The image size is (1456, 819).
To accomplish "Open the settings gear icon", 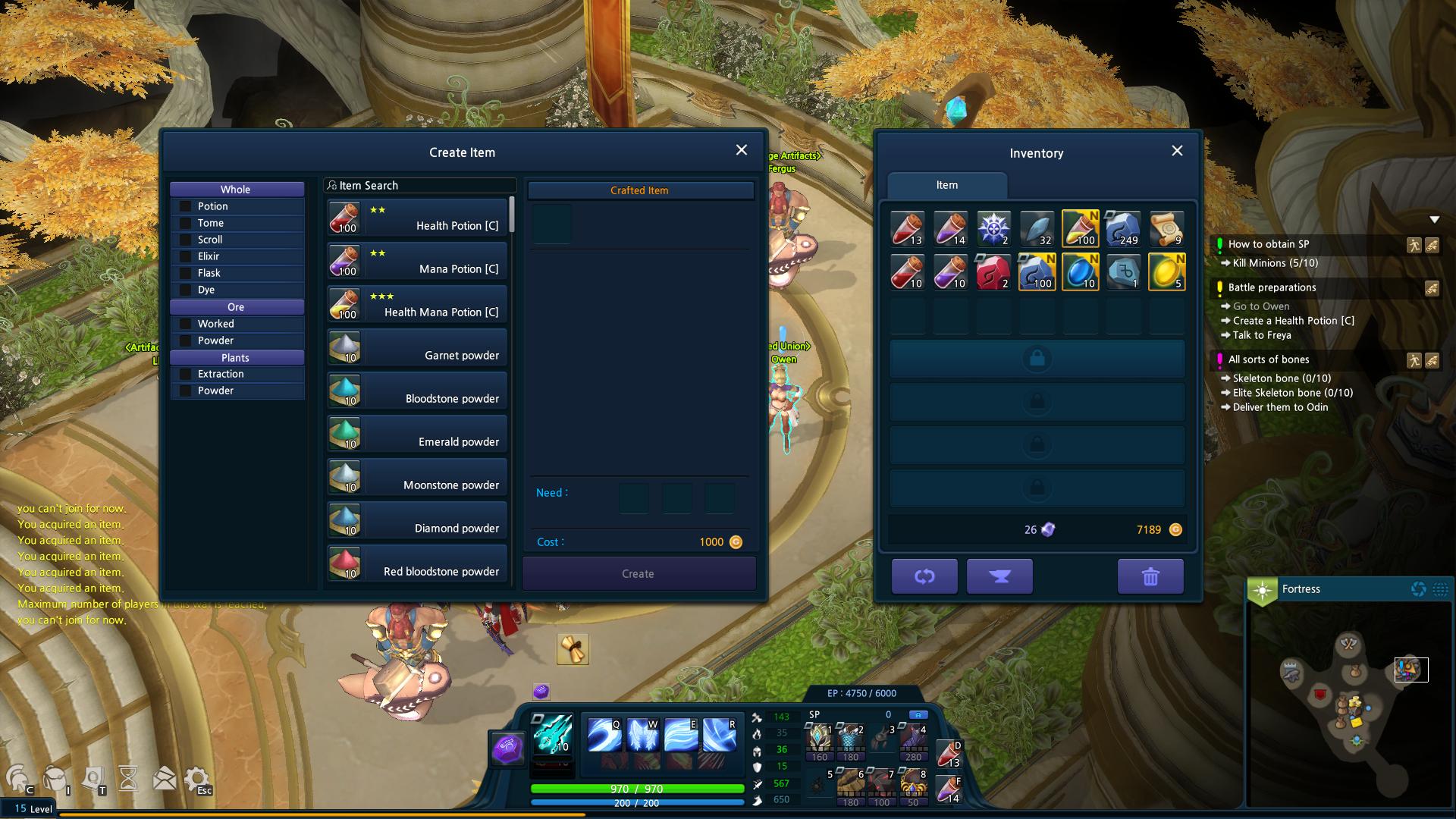I will click(x=196, y=779).
